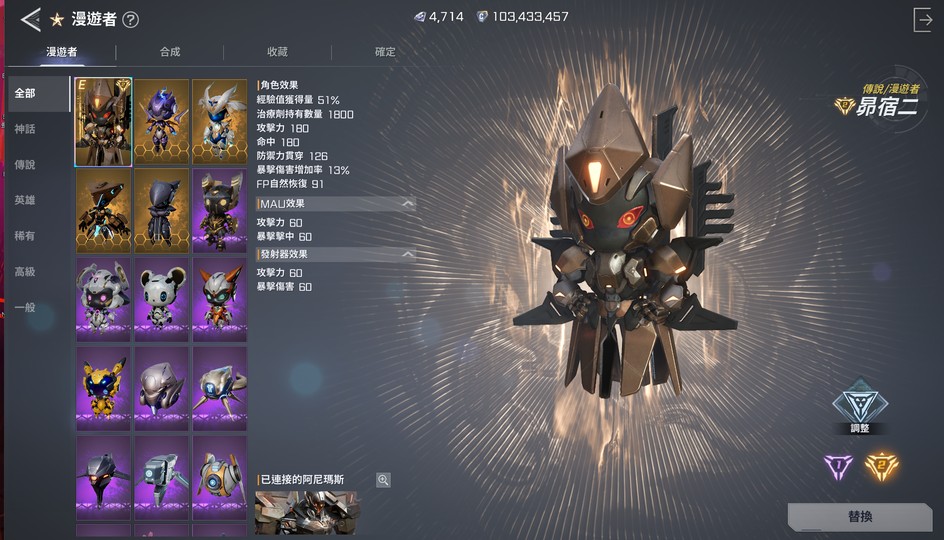
Task: Exit via the top-right door icon
Action: [x=922, y=19]
